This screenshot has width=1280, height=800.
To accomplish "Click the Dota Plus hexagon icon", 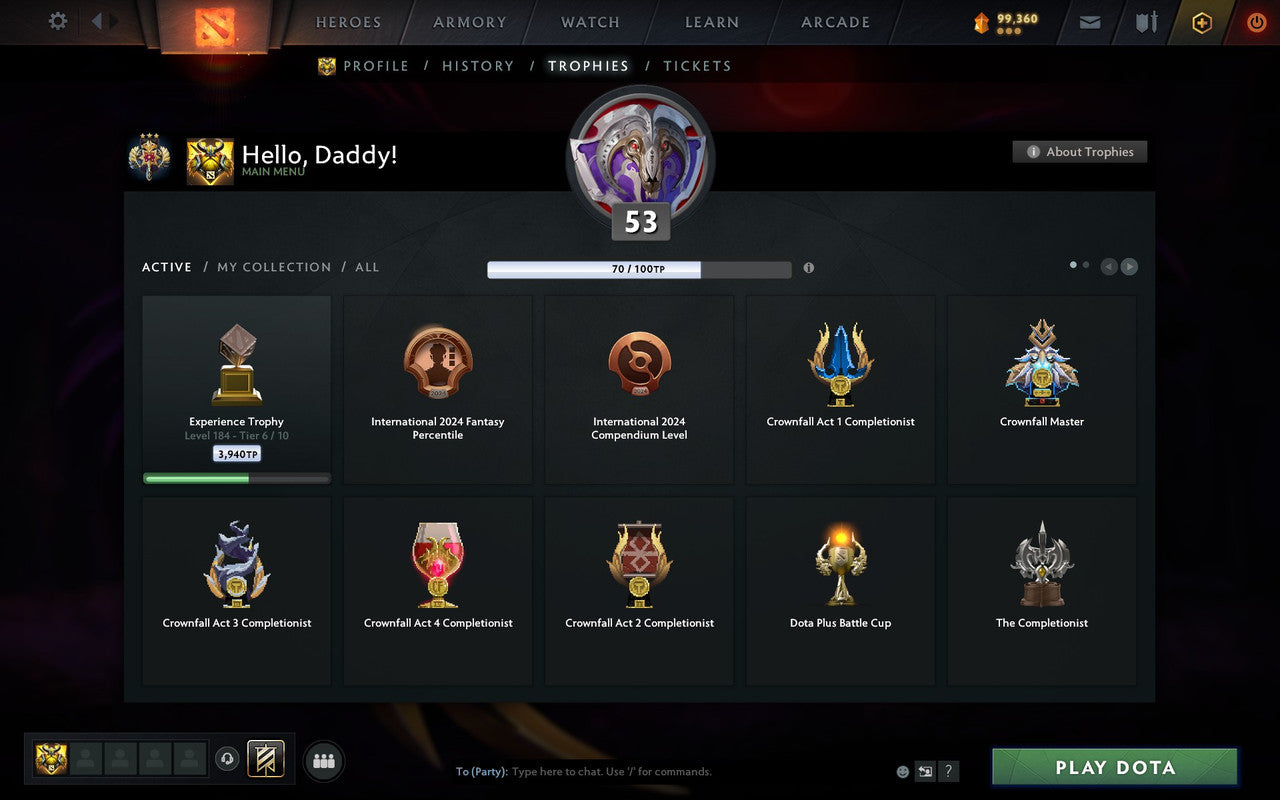I will [x=1201, y=22].
